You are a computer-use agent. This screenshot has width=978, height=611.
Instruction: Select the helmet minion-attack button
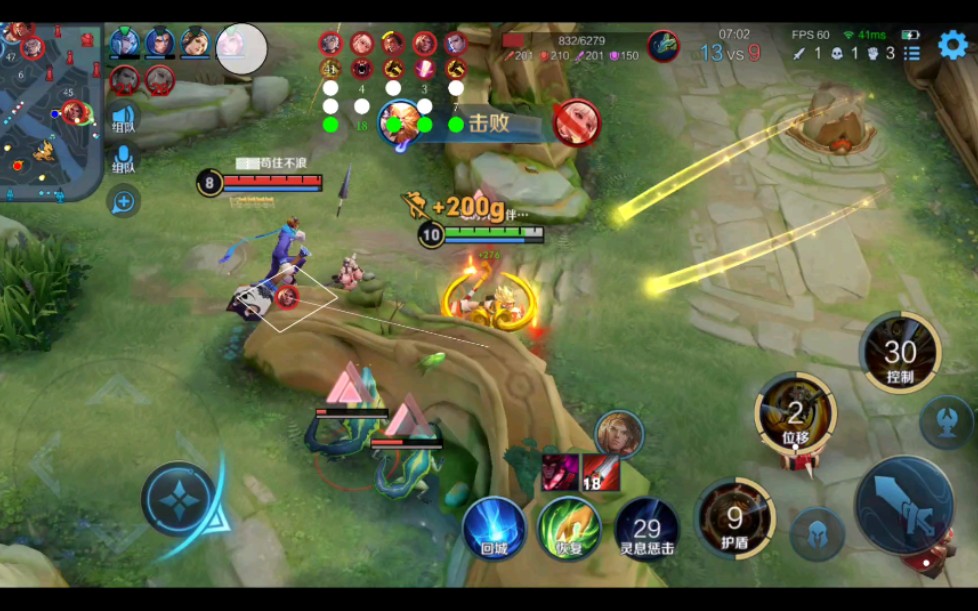(817, 534)
